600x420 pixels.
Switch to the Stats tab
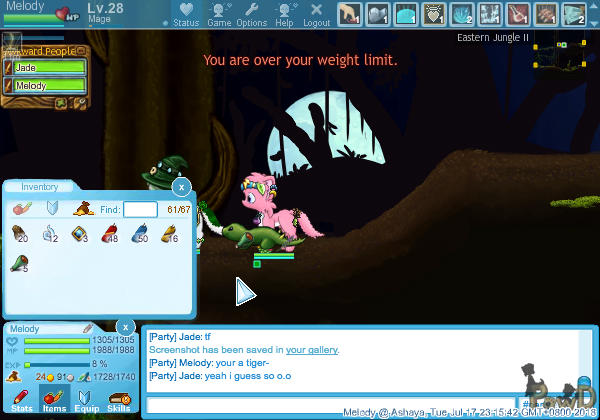[x=21, y=402]
